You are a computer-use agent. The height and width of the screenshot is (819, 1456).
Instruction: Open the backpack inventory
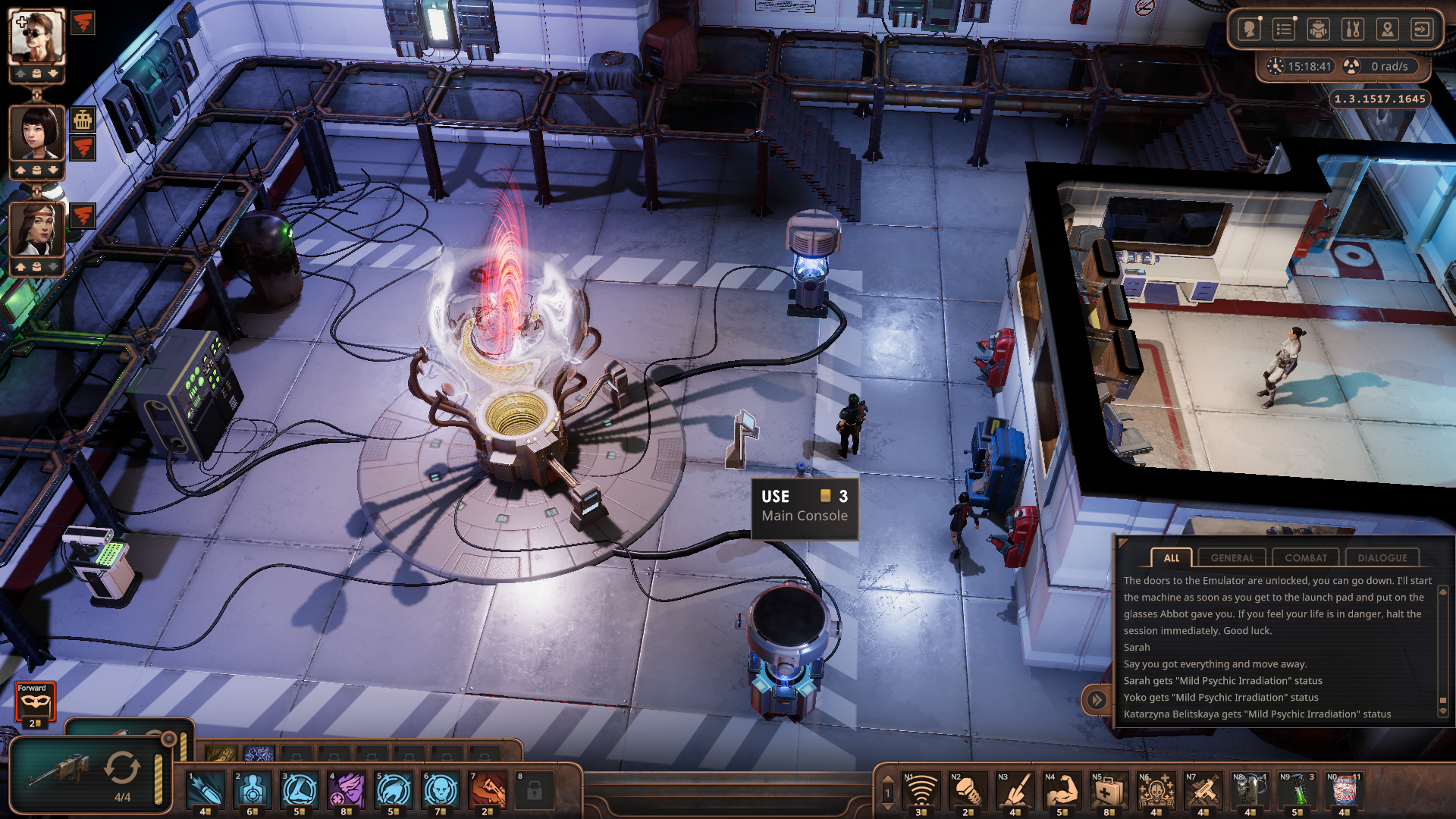[1319, 30]
